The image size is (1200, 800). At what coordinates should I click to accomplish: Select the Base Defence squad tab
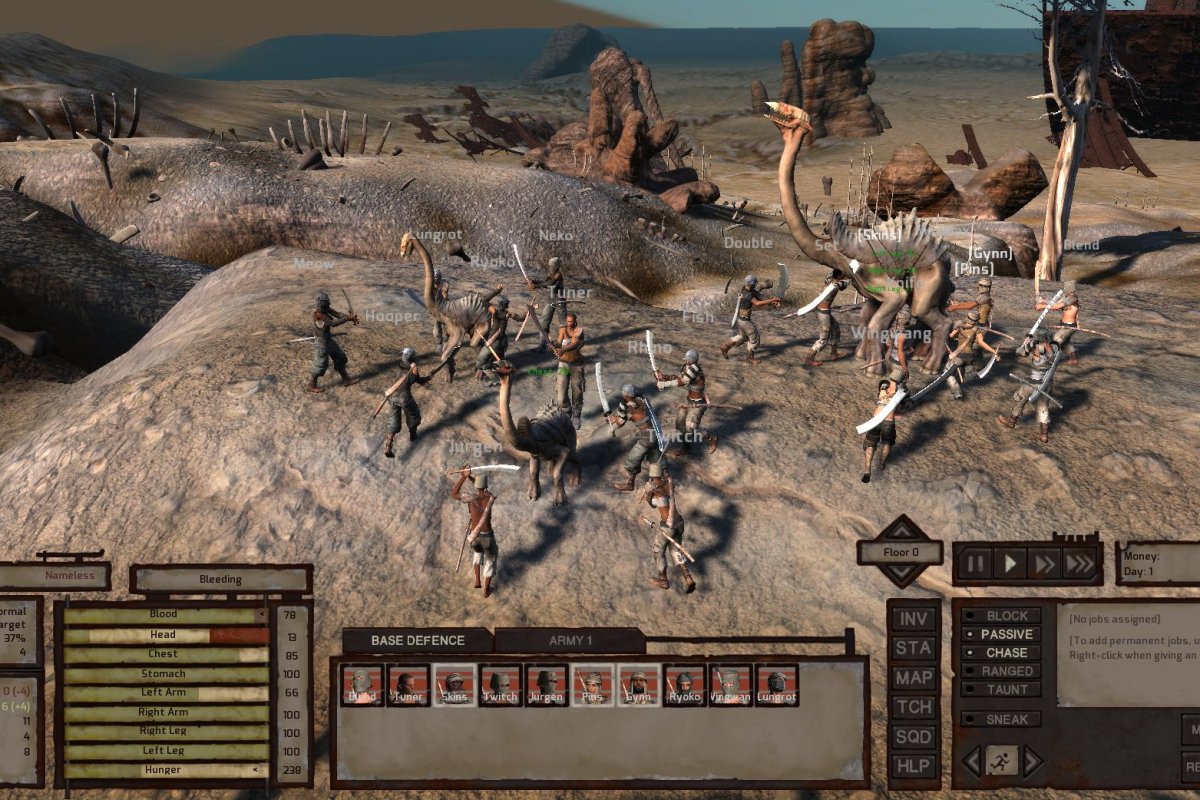417,641
